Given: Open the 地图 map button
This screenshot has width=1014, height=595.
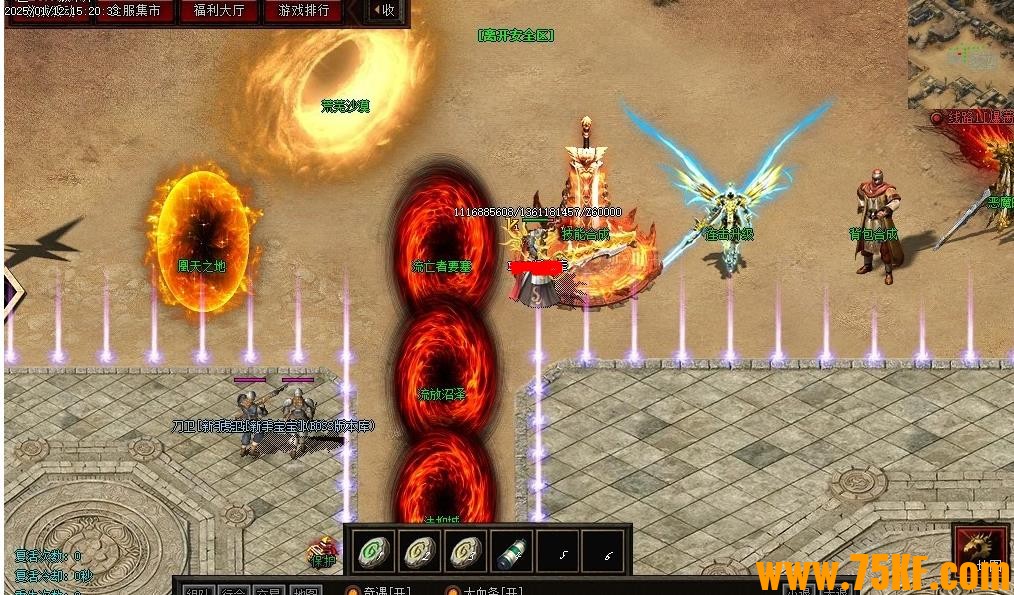Looking at the screenshot, I should 305,591.
